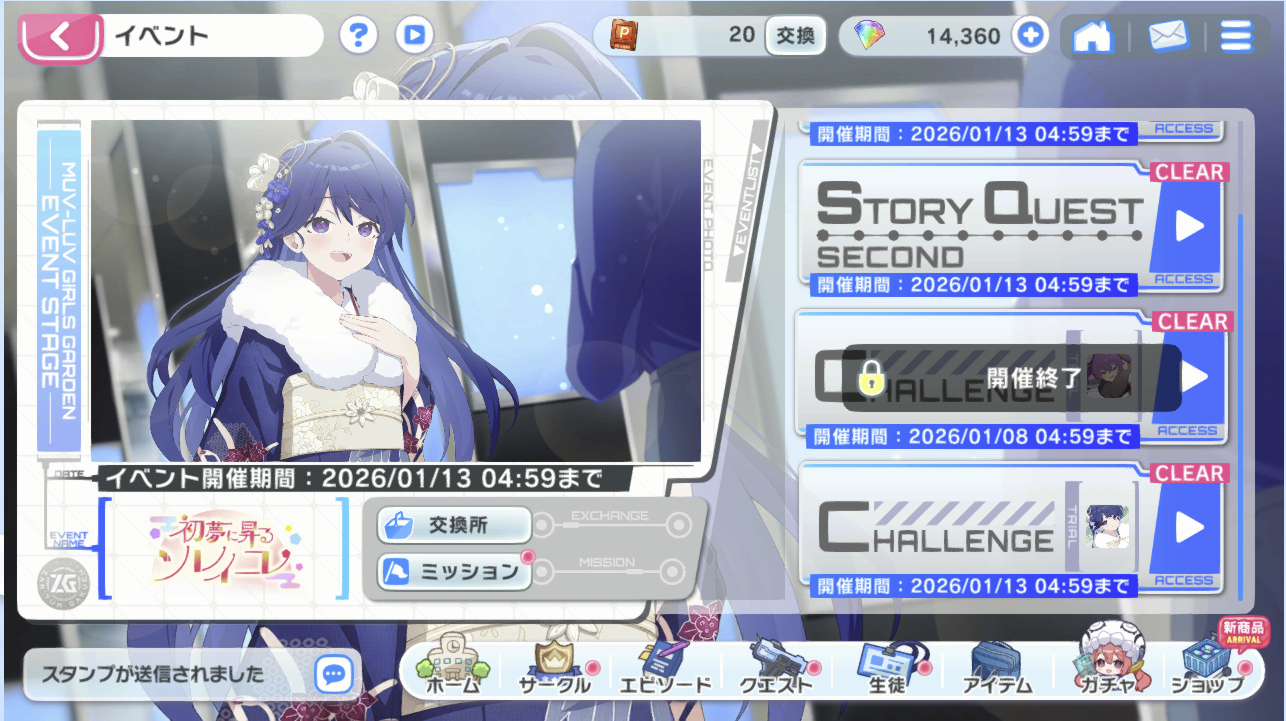Open the stamp chat bubble button
This screenshot has width=1286, height=721.
point(334,674)
